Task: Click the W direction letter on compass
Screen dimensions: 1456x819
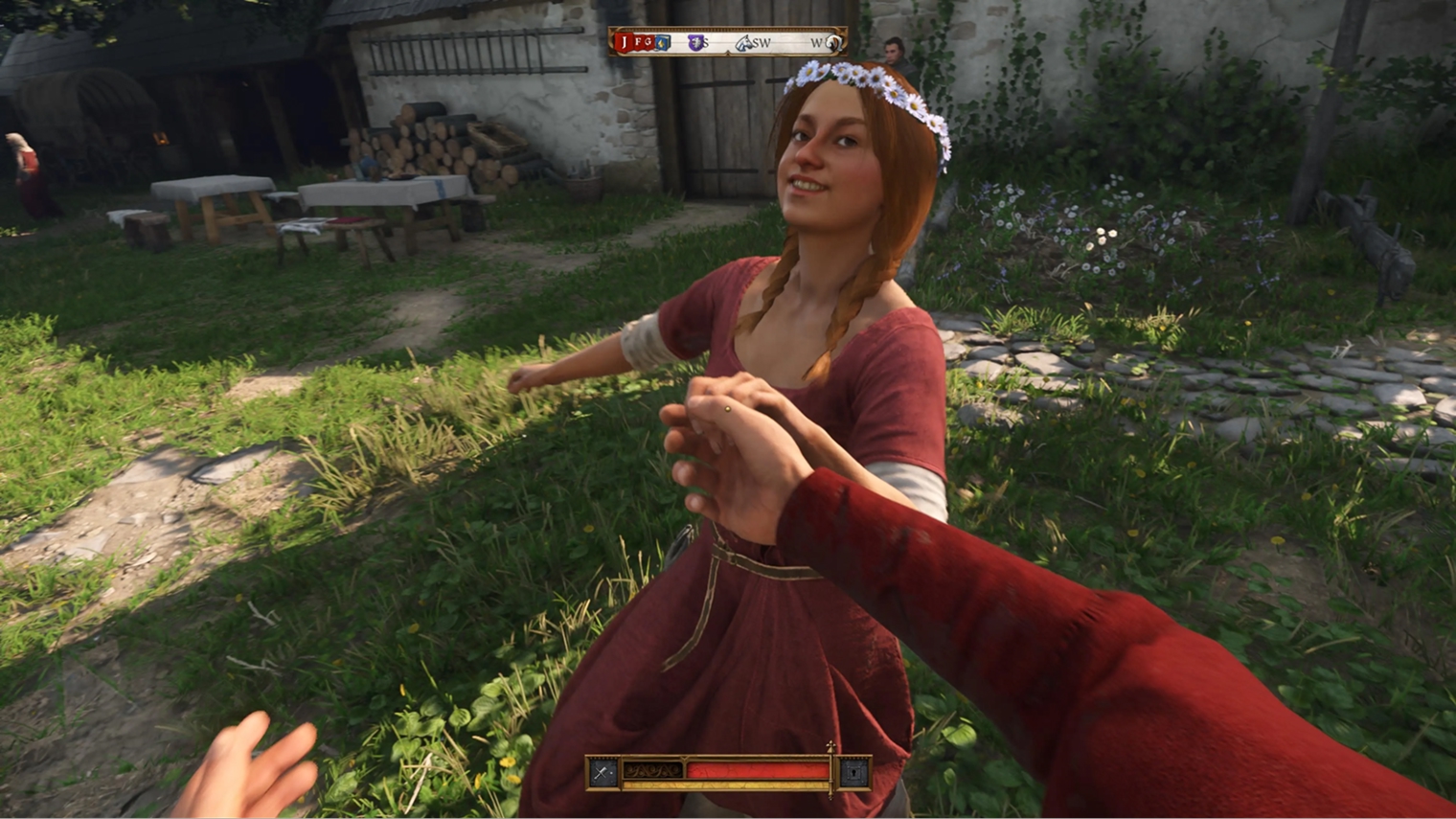Action: [x=817, y=42]
